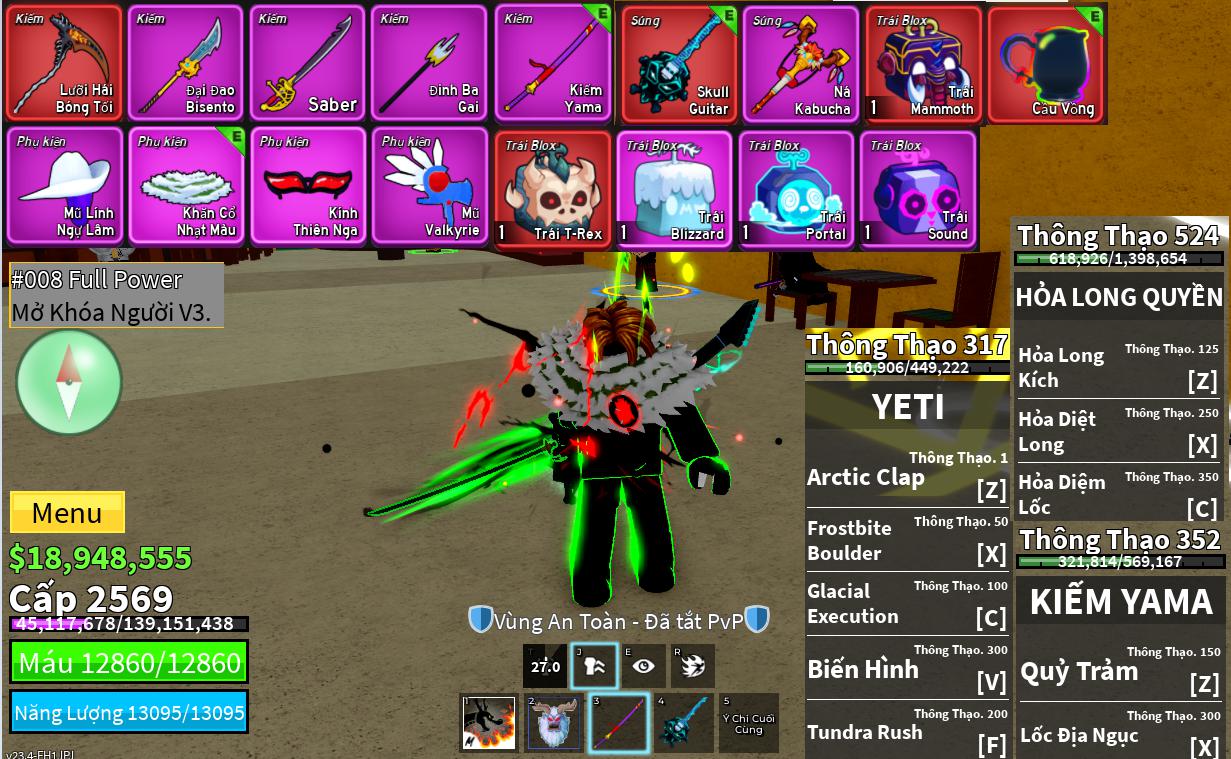The height and width of the screenshot is (759, 1231).
Task: Select the Trái Portal fruit tile
Action: [x=796, y=189]
